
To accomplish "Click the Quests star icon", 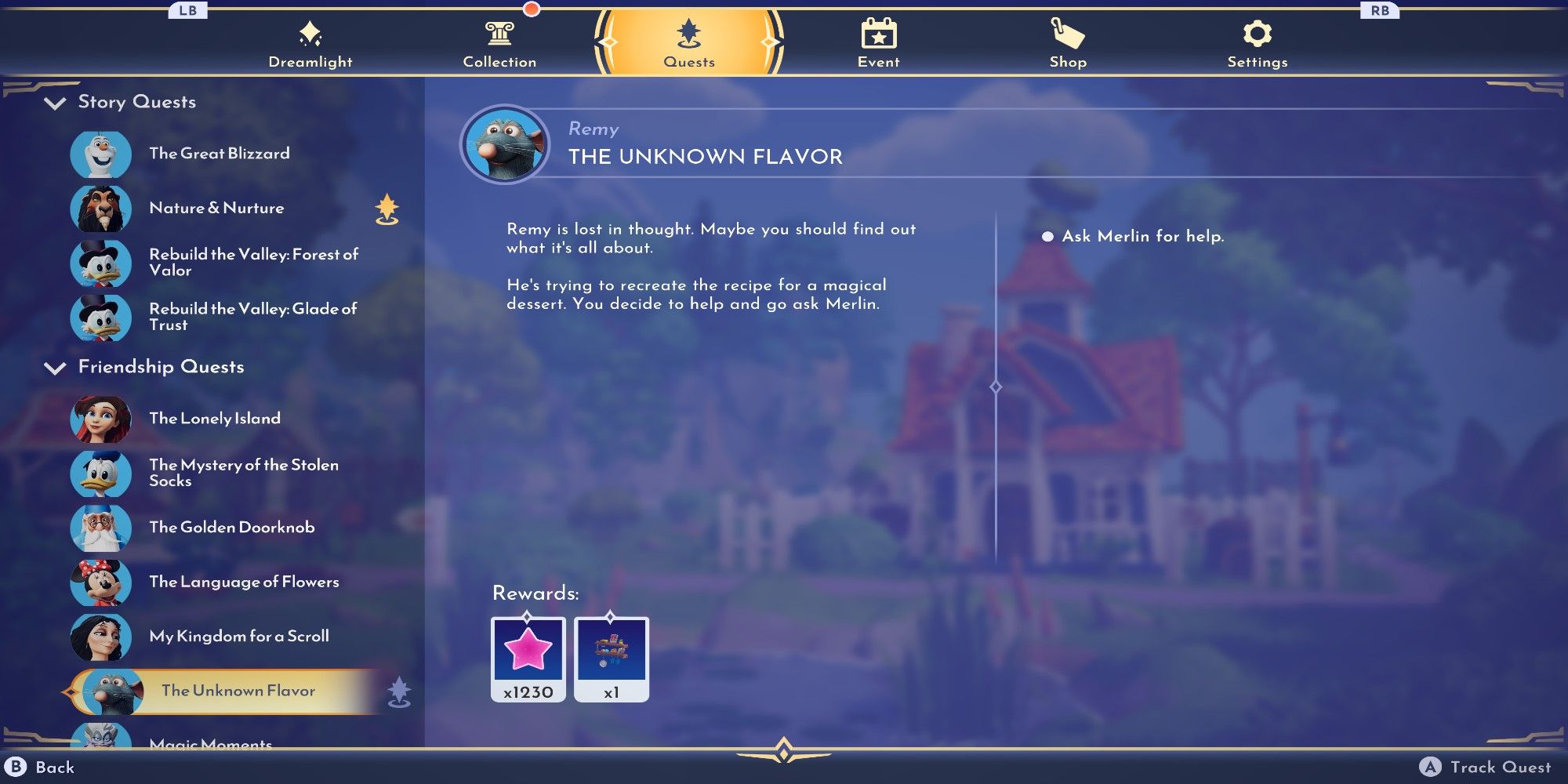I will (x=688, y=33).
